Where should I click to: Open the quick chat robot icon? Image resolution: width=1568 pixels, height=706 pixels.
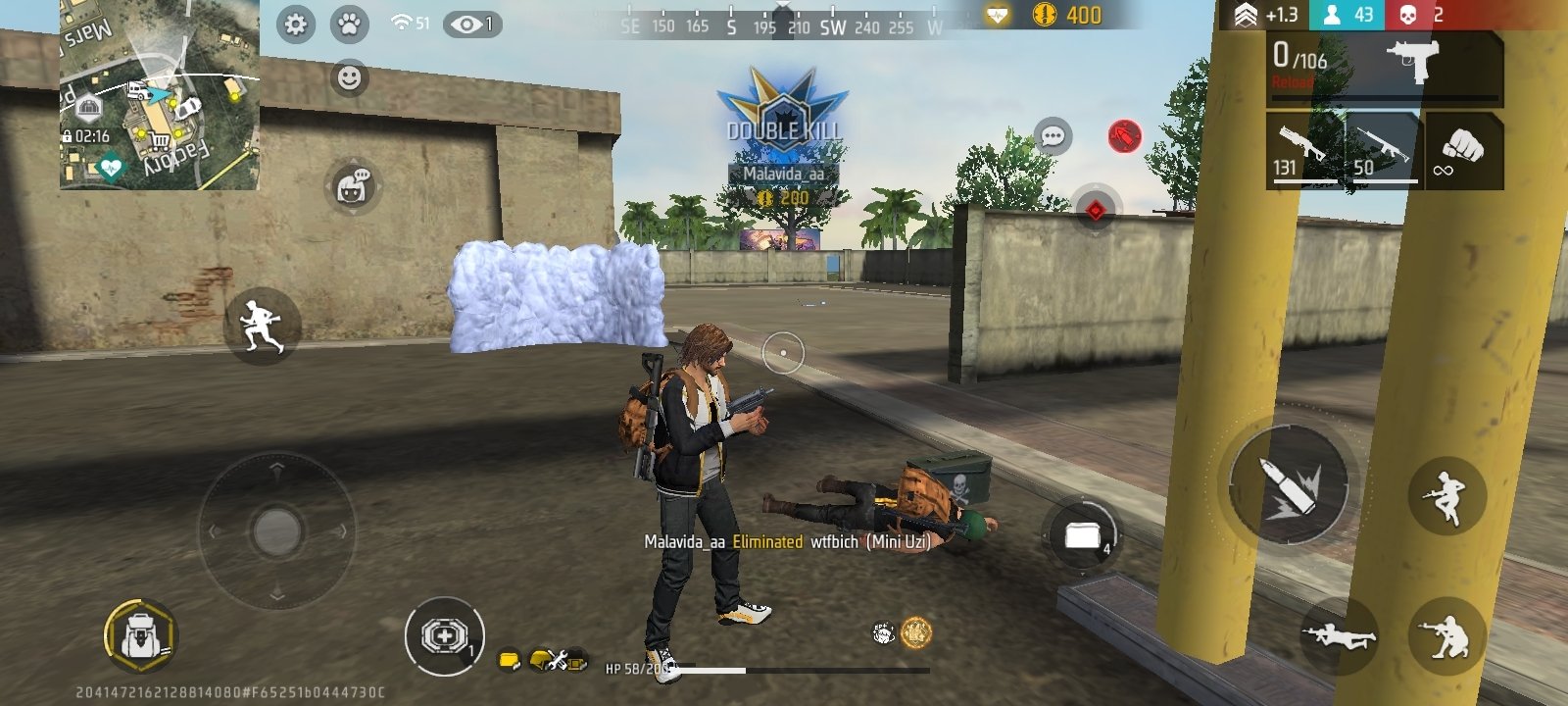tap(352, 186)
